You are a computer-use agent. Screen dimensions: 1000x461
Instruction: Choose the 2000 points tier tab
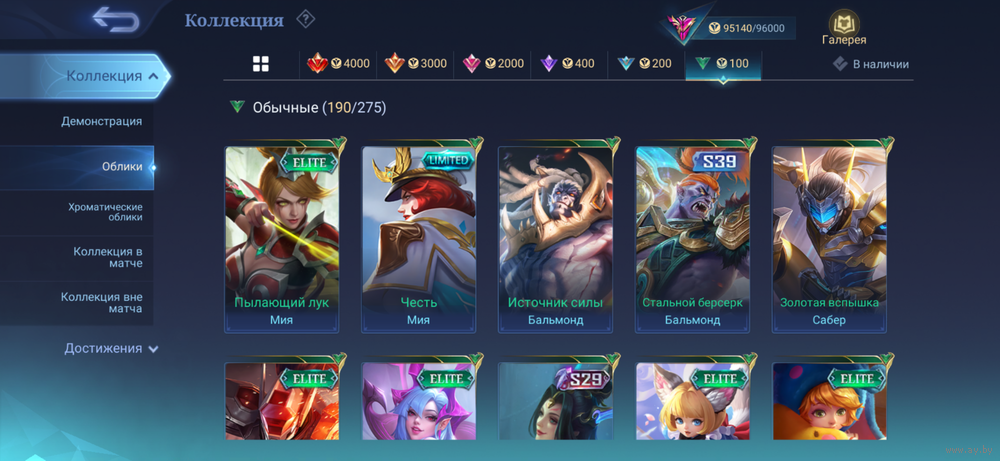pos(493,64)
